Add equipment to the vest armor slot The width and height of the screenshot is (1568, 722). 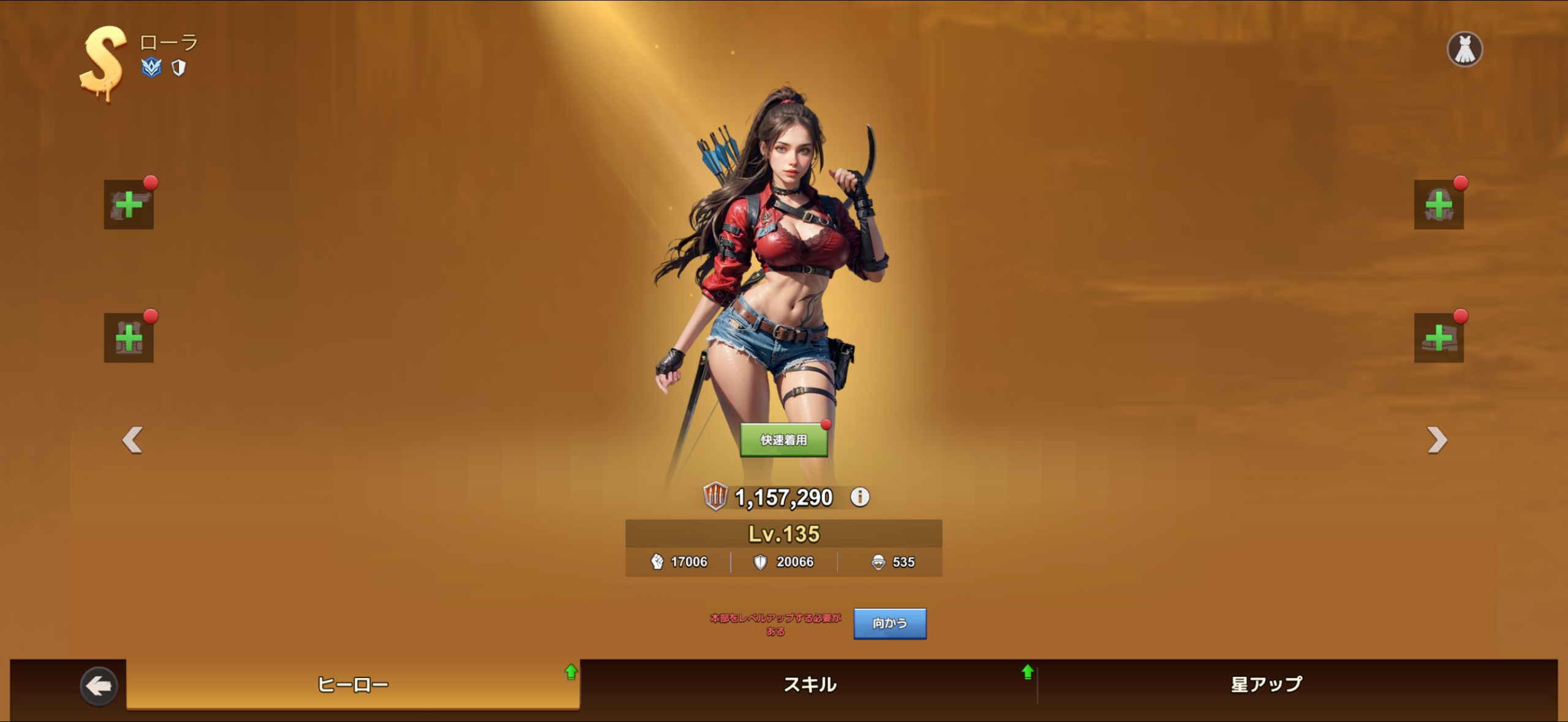pyautogui.click(x=129, y=337)
